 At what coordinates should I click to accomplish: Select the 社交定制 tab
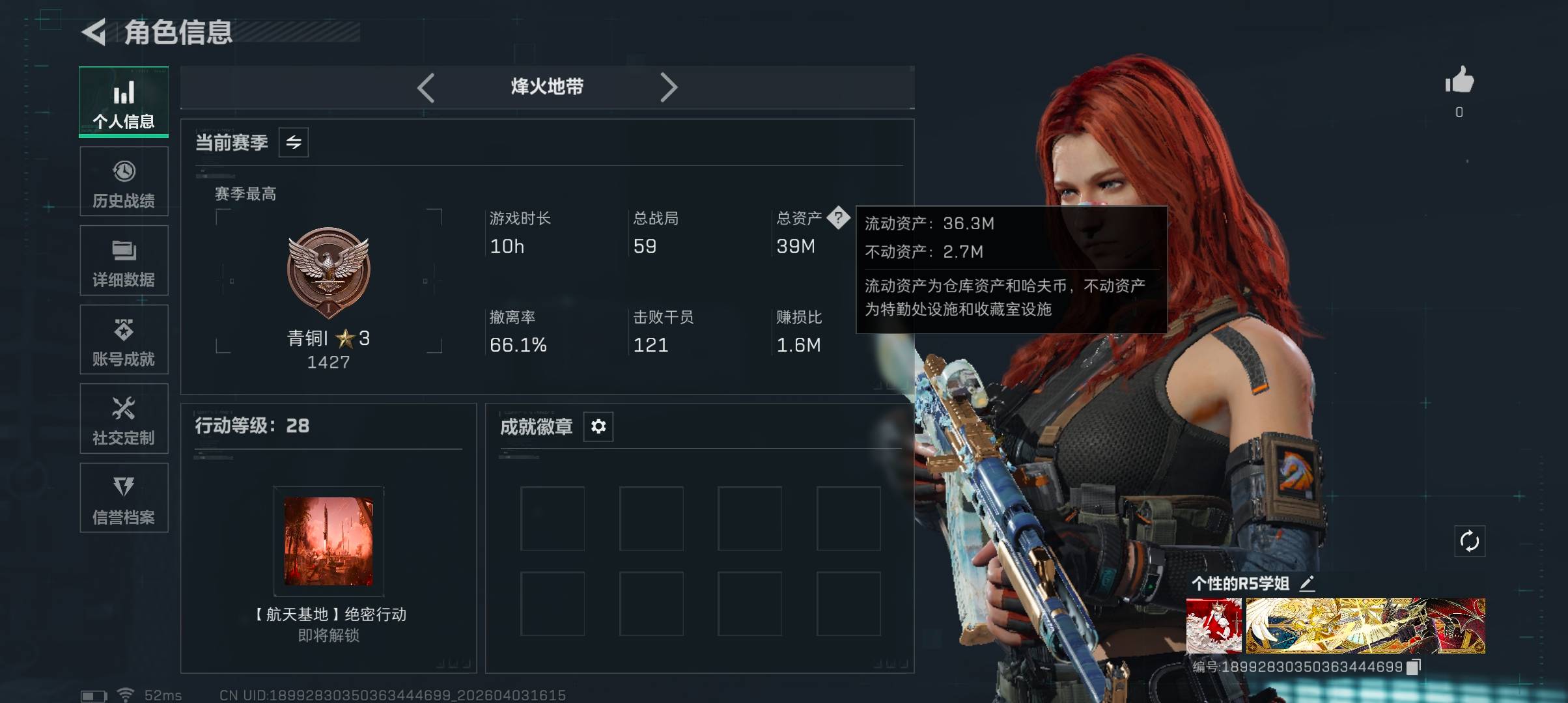tap(124, 419)
